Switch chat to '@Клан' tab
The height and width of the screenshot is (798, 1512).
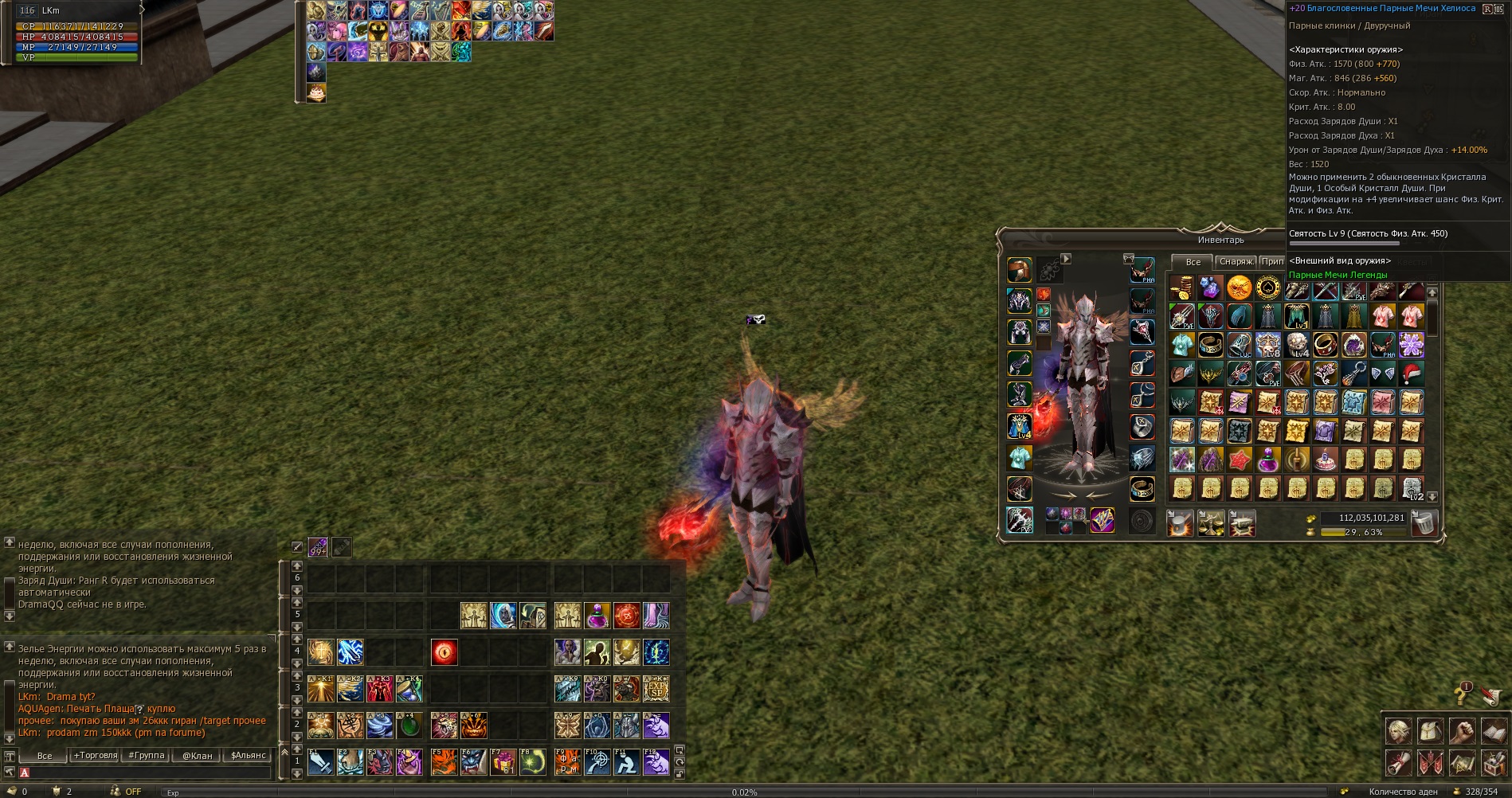click(197, 756)
